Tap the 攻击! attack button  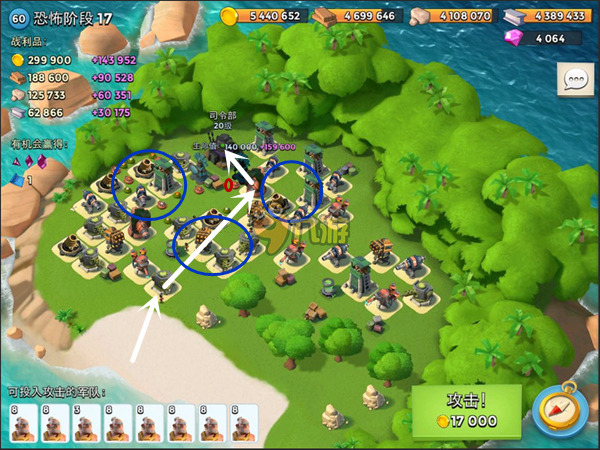coord(467,411)
